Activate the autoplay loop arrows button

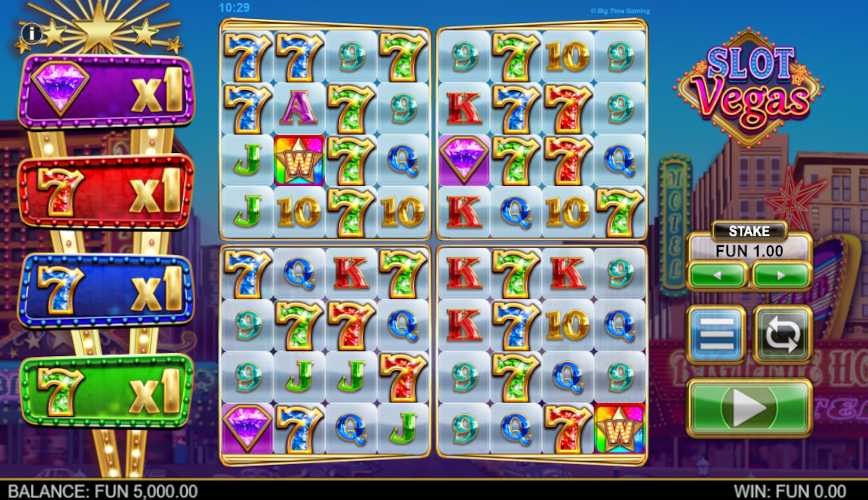tap(782, 334)
